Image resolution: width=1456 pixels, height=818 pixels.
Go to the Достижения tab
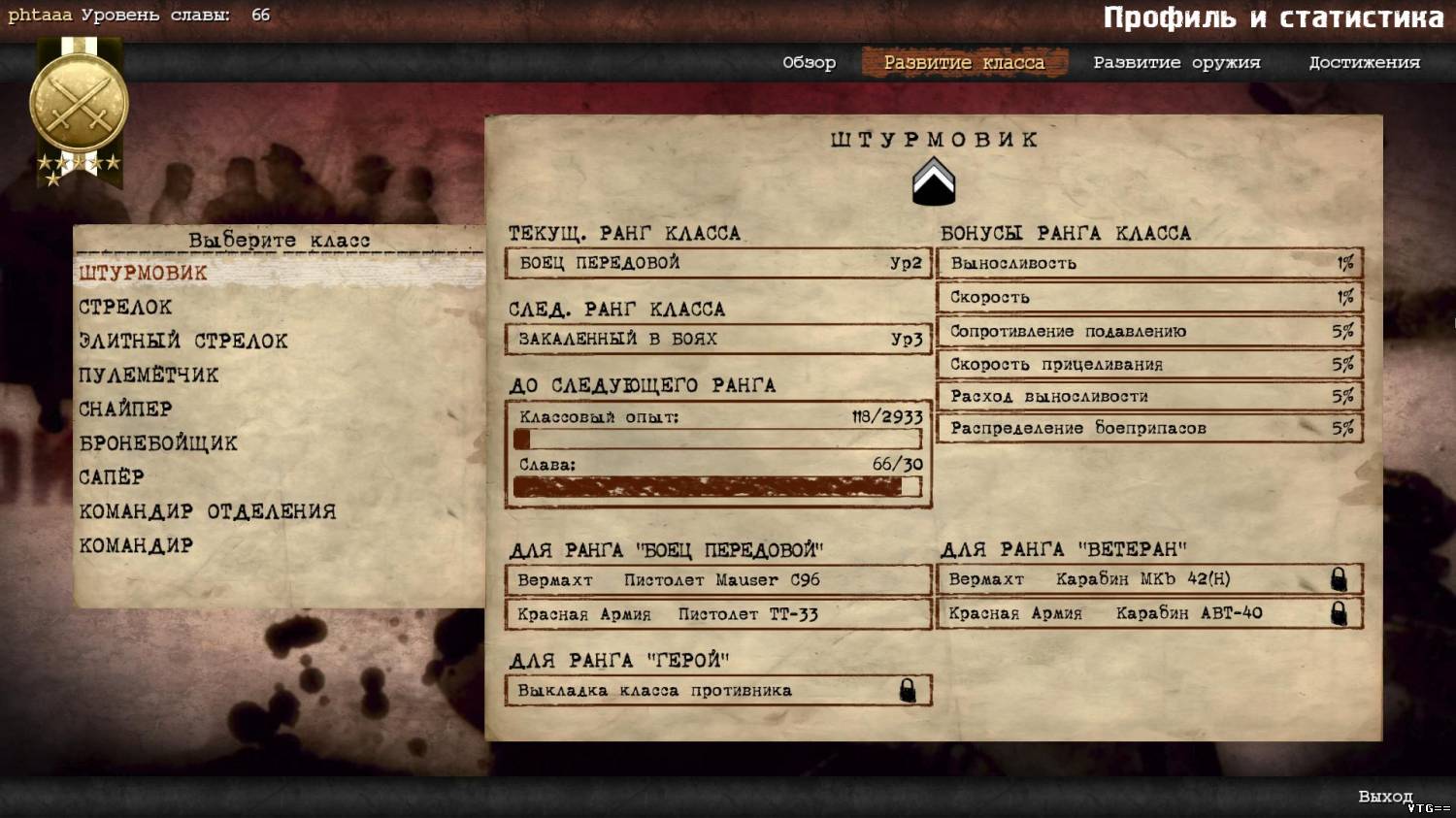click(x=1364, y=63)
